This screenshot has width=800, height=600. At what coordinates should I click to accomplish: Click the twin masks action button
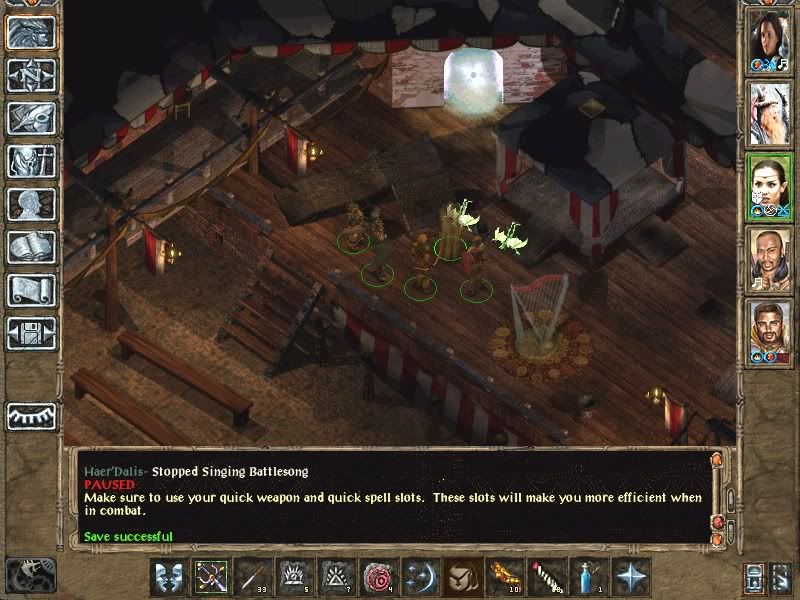click(169, 577)
